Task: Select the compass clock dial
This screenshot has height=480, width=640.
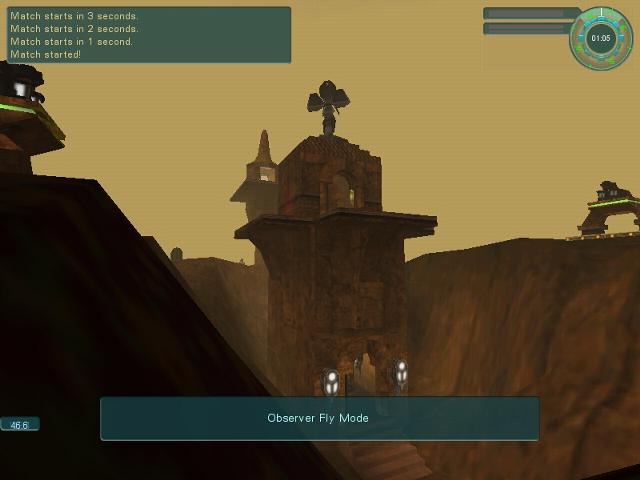Action: [x=601, y=39]
